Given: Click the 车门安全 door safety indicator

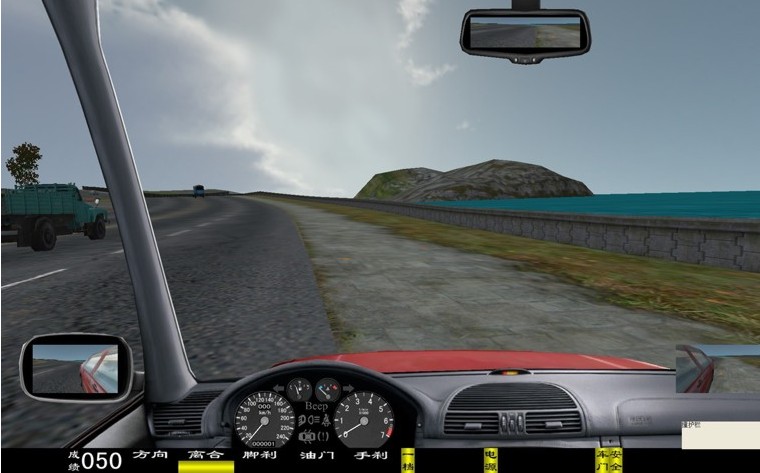Looking at the screenshot, I should click(607, 460).
